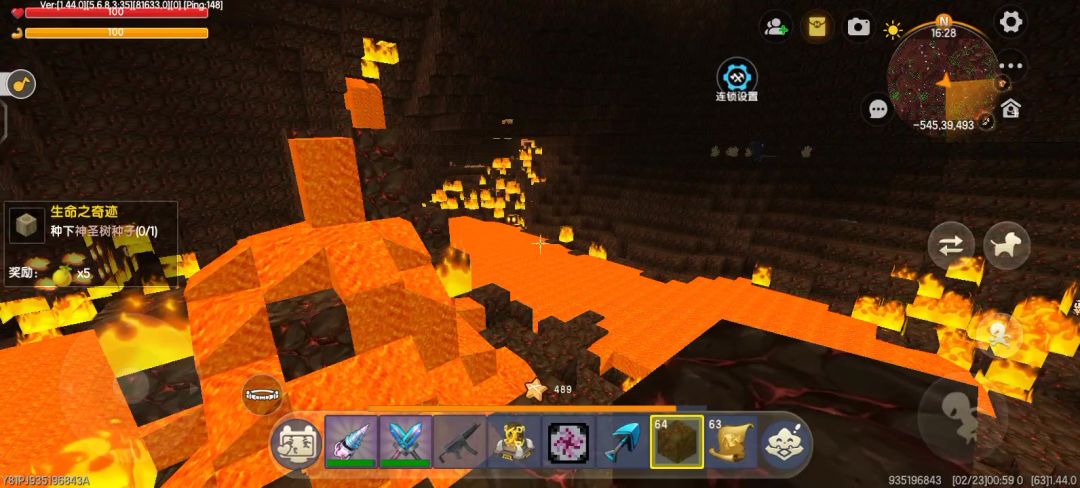Image resolution: width=1080 pixels, height=488 pixels.
Task: Select the drill tool hotbar slot
Action: [350, 441]
